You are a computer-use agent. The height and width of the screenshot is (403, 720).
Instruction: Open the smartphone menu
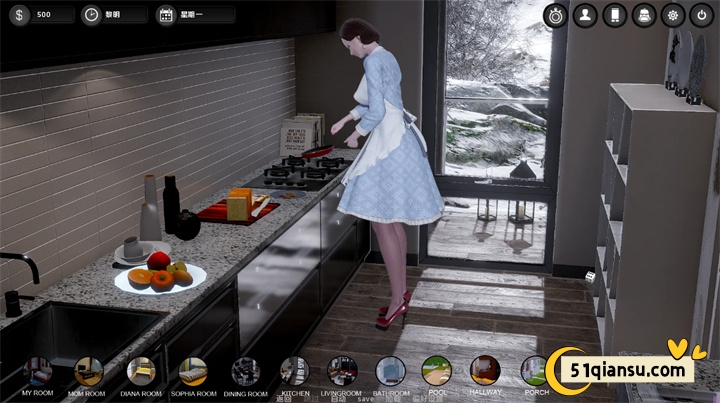[615, 15]
